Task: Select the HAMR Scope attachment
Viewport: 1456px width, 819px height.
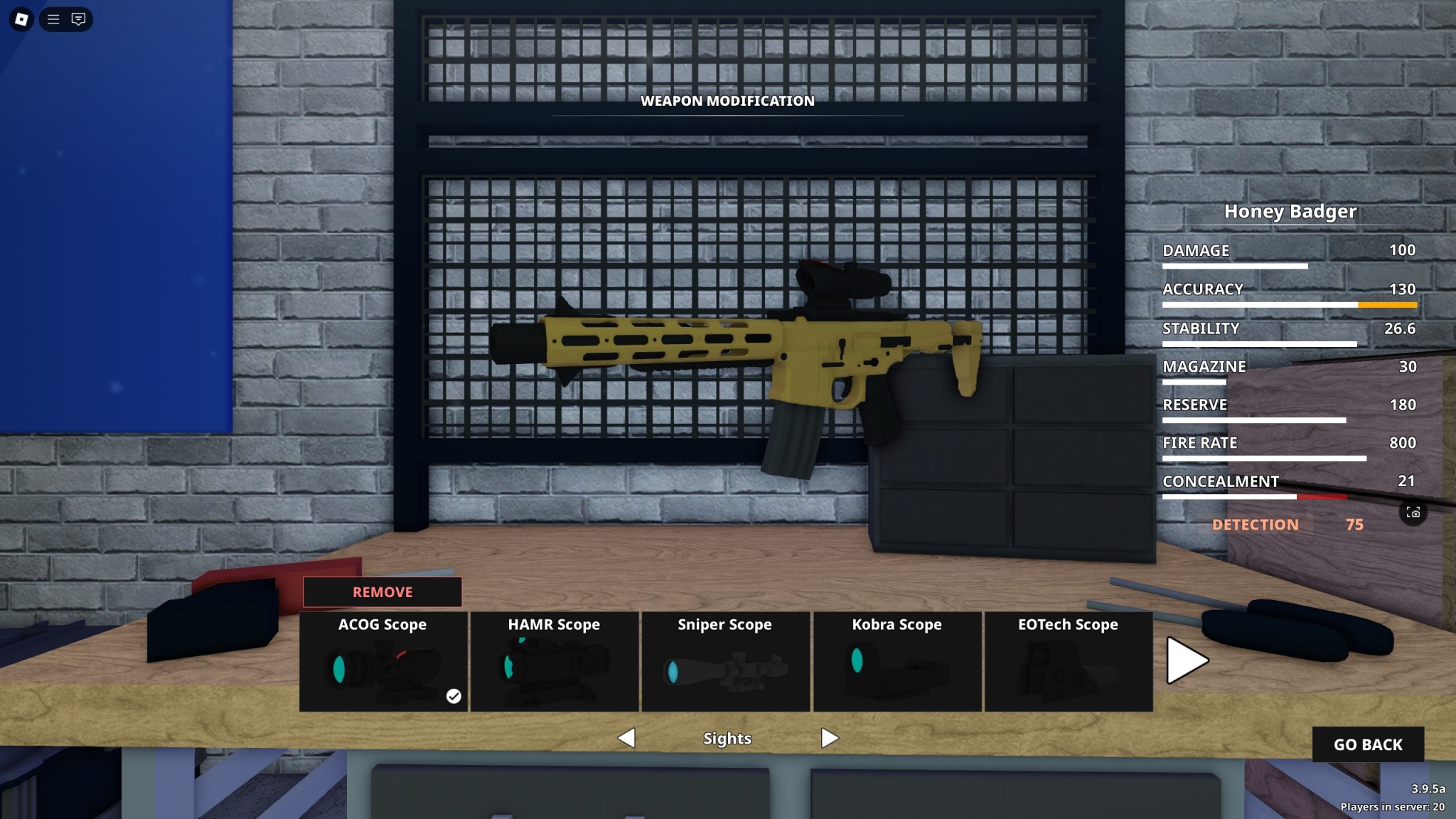Action: (555, 661)
